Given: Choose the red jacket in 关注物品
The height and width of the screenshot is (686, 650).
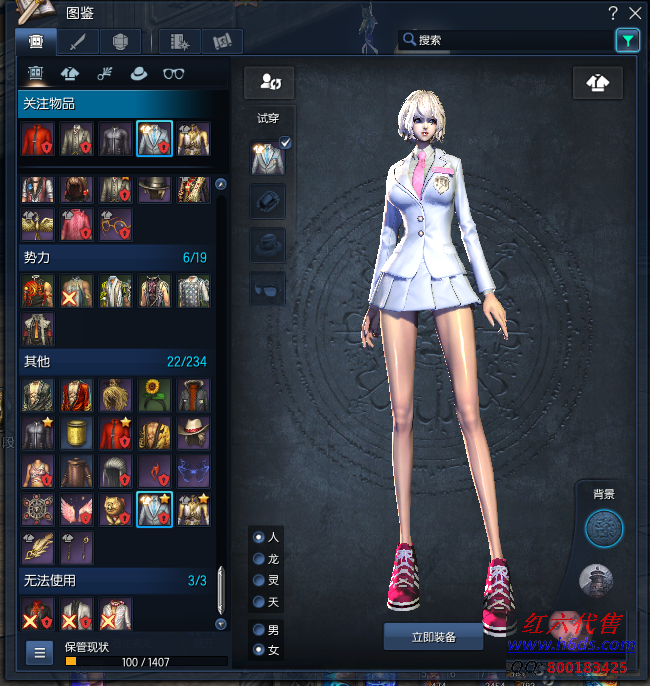Looking at the screenshot, I should [x=37, y=139].
